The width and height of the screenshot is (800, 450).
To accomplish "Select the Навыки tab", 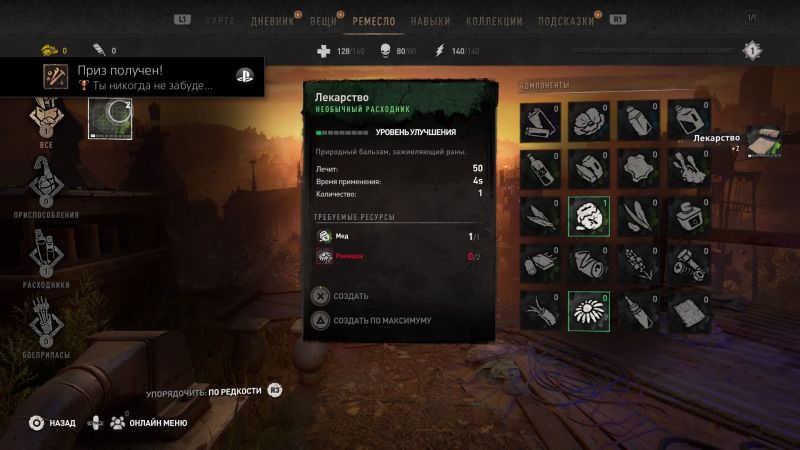I will [x=430, y=21].
